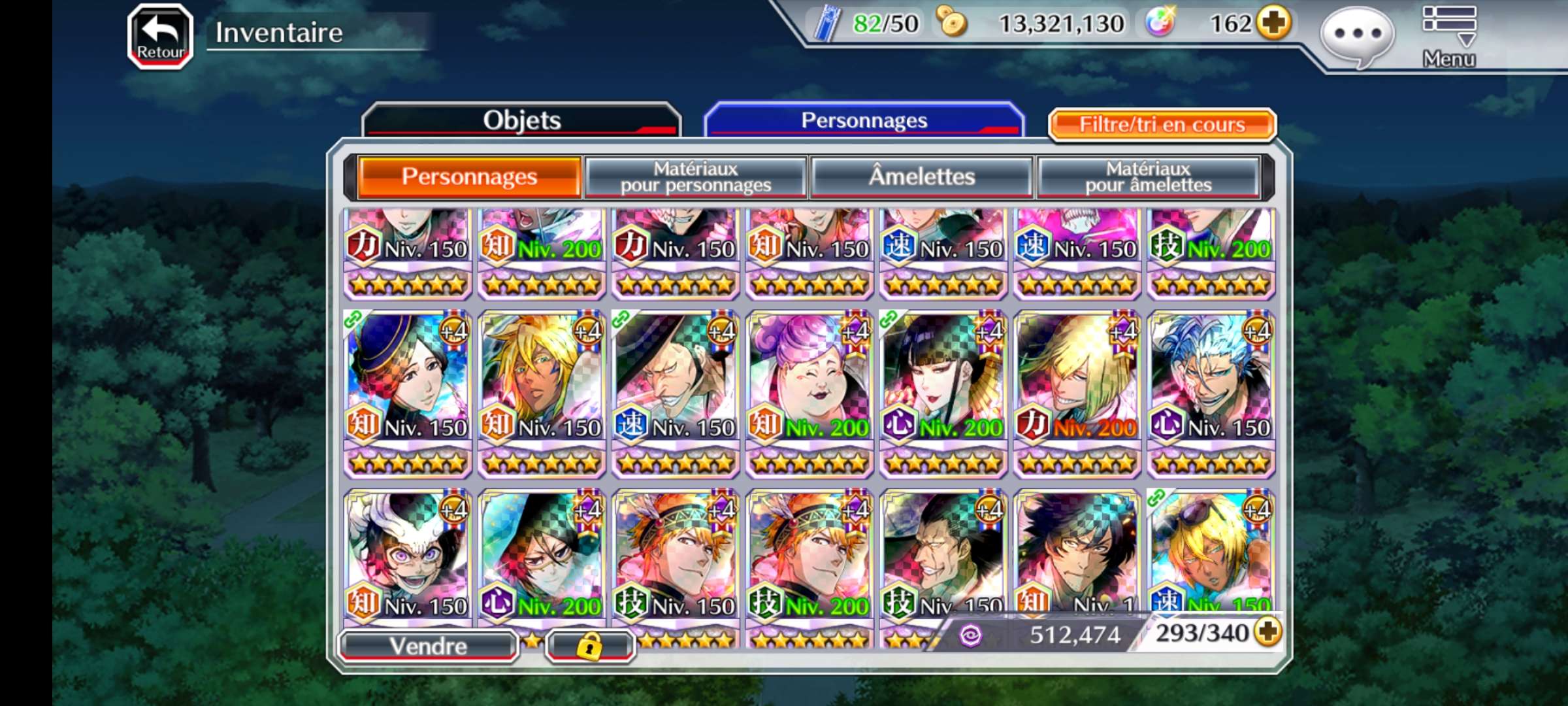Switch to the Âmelettes tab
Viewport: 1568px width, 706px height.
(921, 176)
